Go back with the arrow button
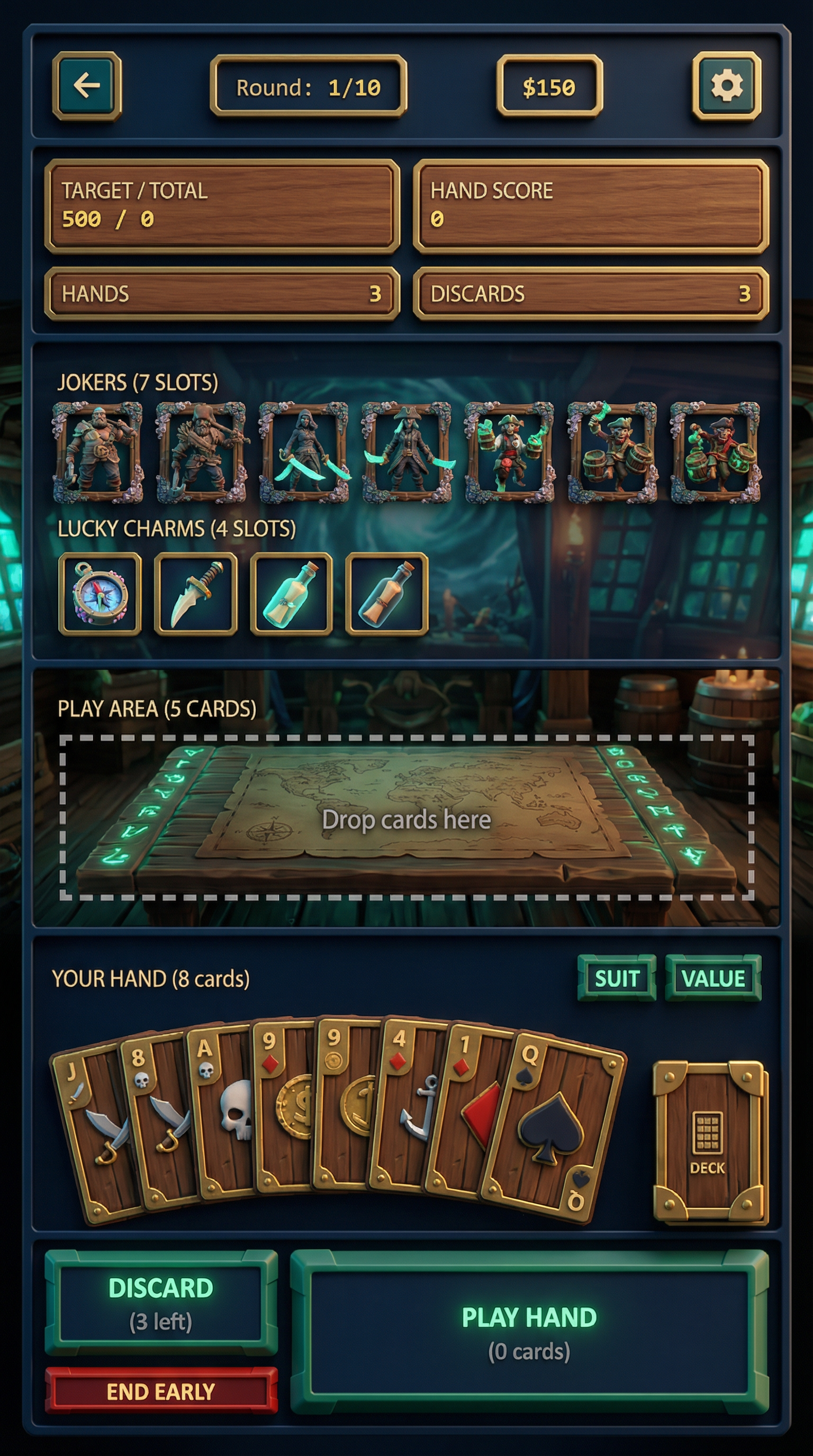Image resolution: width=813 pixels, height=1456 pixels. [x=87, y=86]
